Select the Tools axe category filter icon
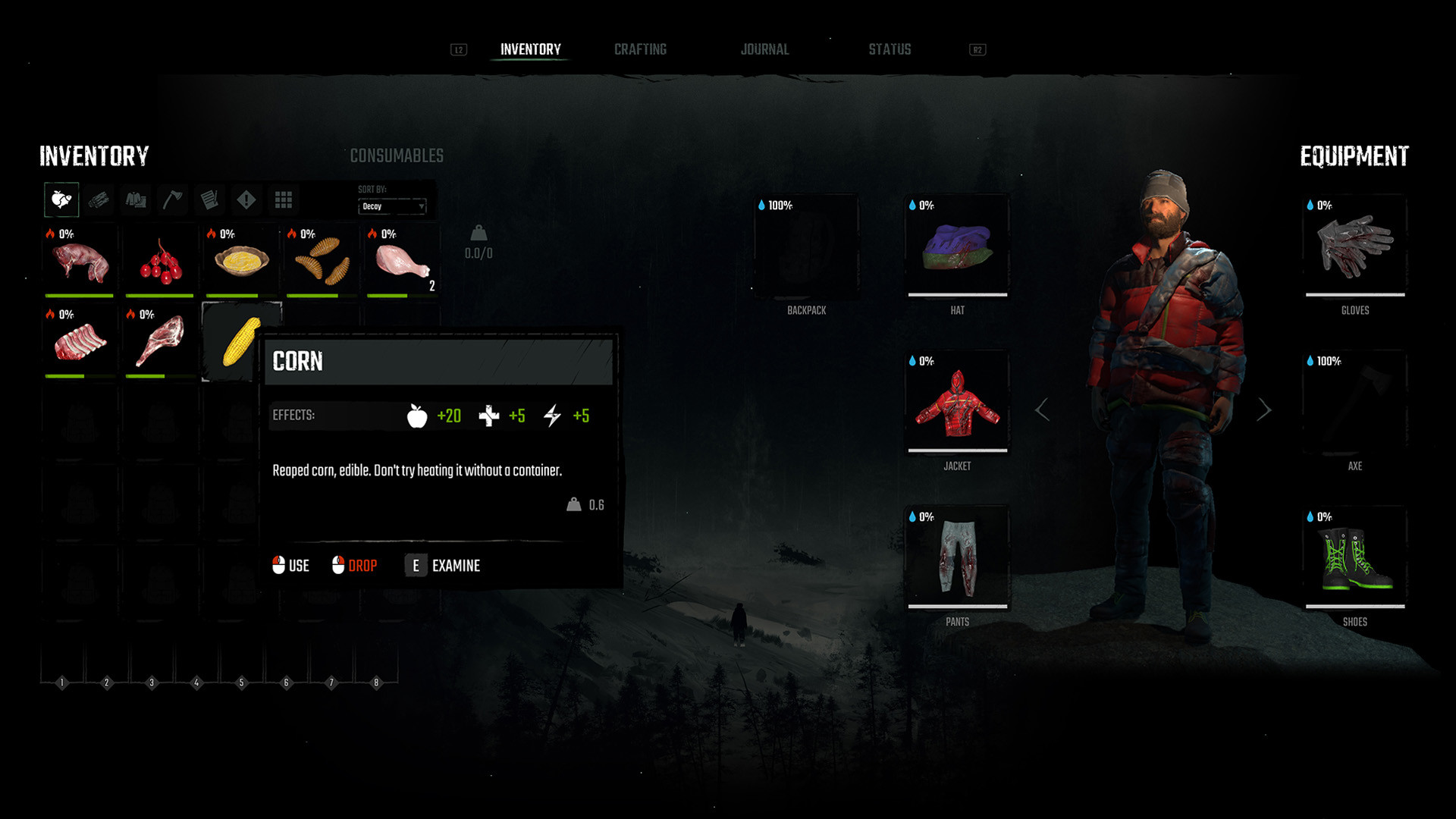1456x819 pixels. coord(171,199)
